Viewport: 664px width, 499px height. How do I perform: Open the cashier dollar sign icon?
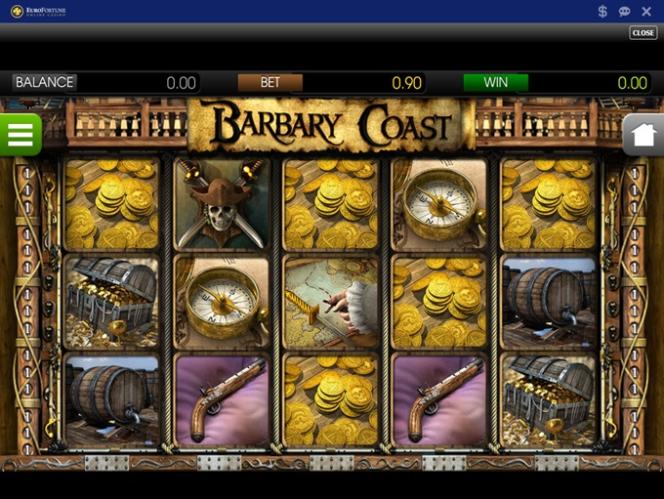(x=603, y=11)
